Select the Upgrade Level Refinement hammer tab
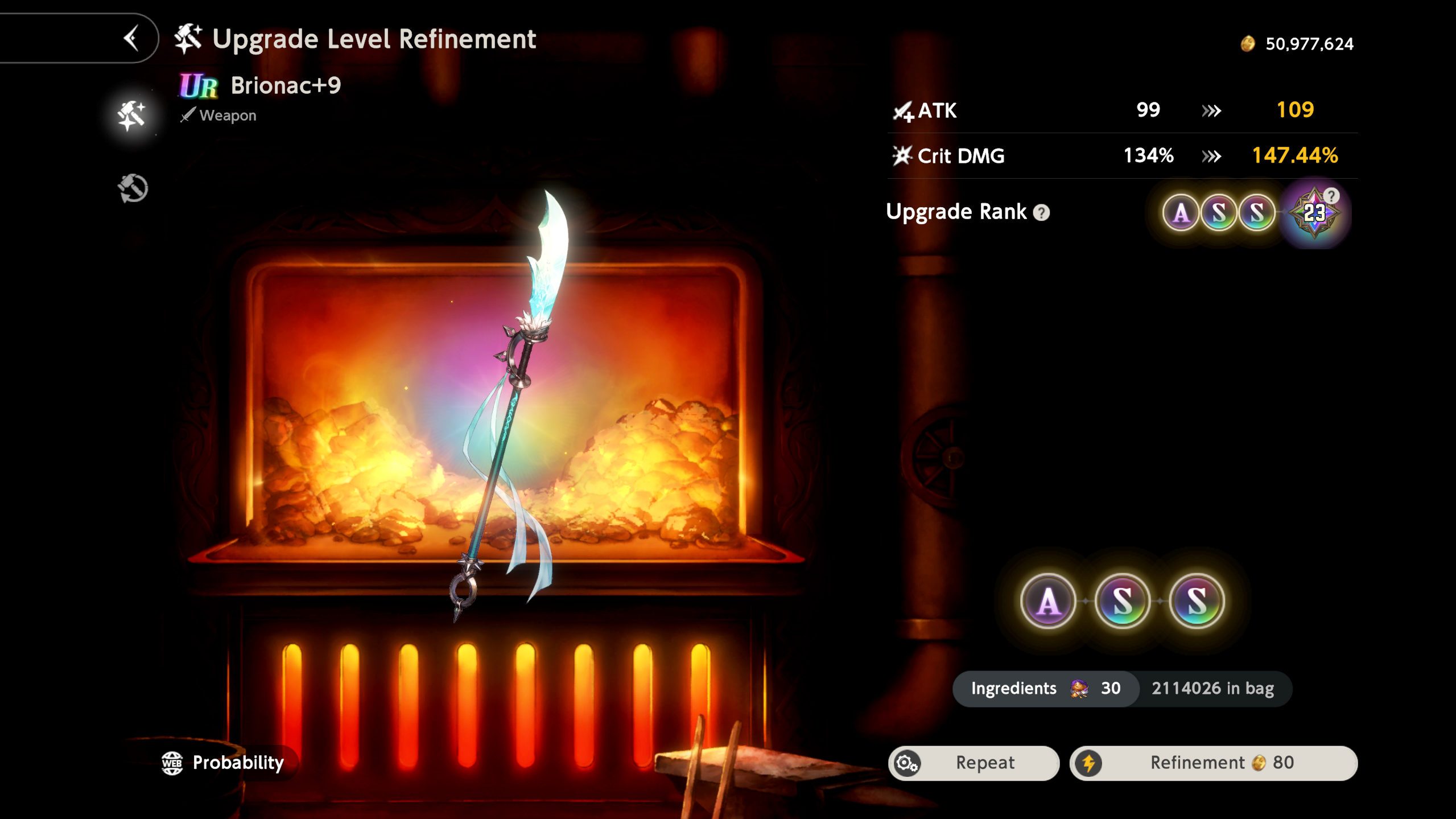The height and width of the screenshot is (819, 1456). pos(132,115)
